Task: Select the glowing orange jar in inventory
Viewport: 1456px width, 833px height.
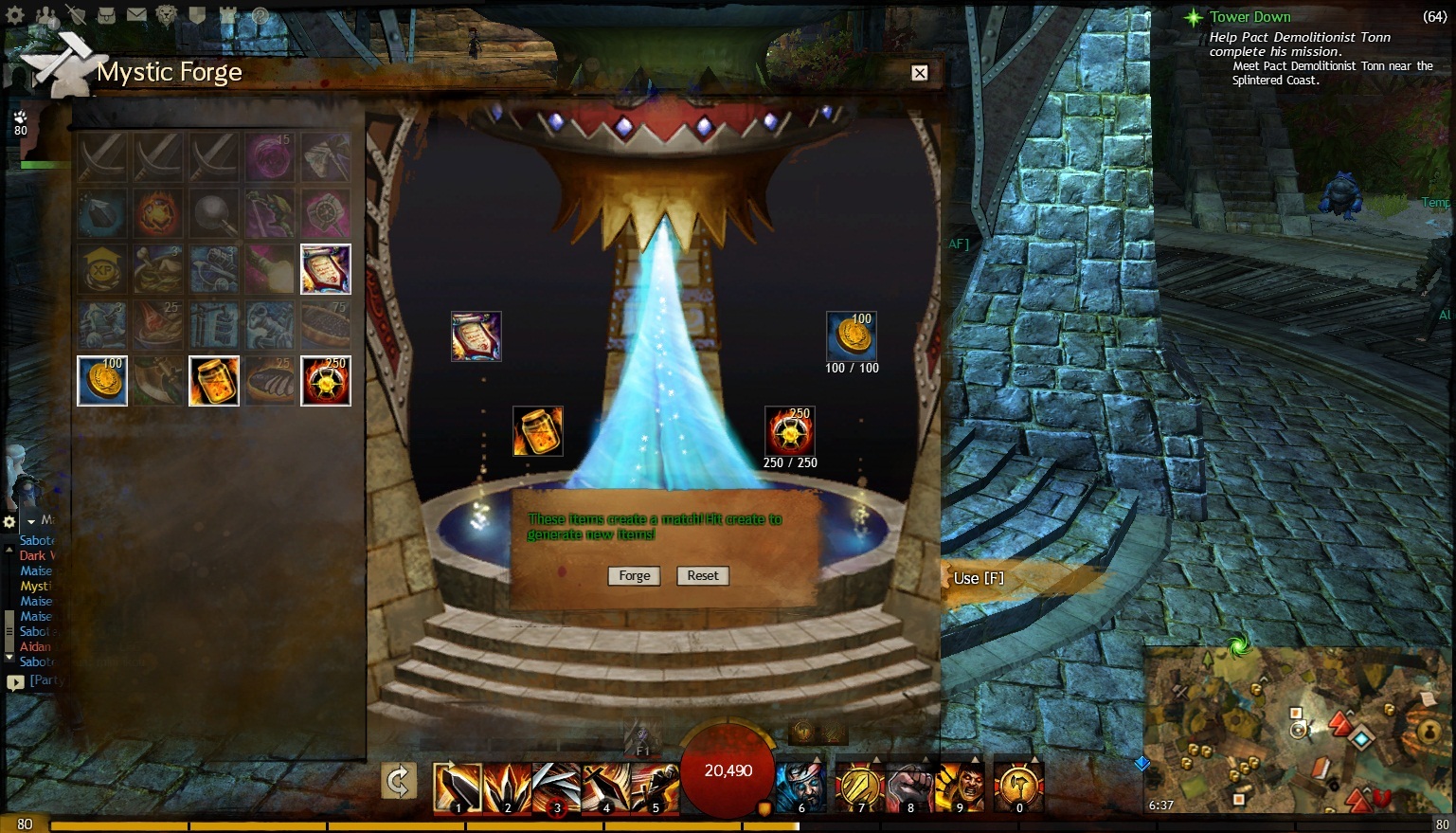Action: coord(213,381)
